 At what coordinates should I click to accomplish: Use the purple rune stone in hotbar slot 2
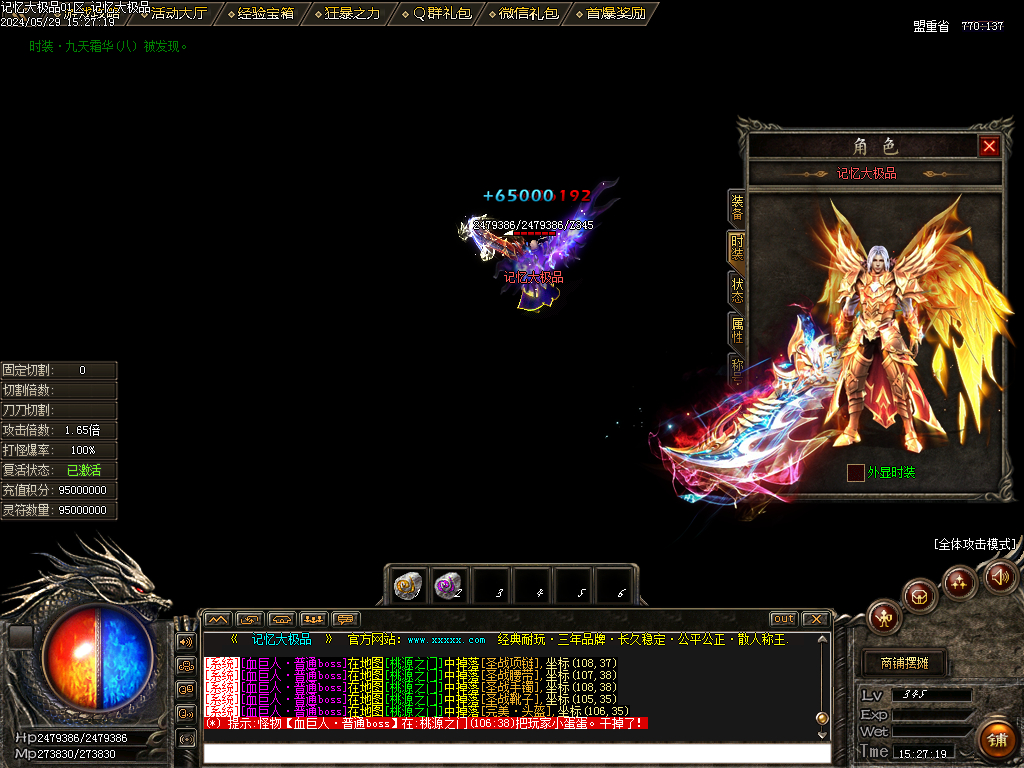pos(448,586)
